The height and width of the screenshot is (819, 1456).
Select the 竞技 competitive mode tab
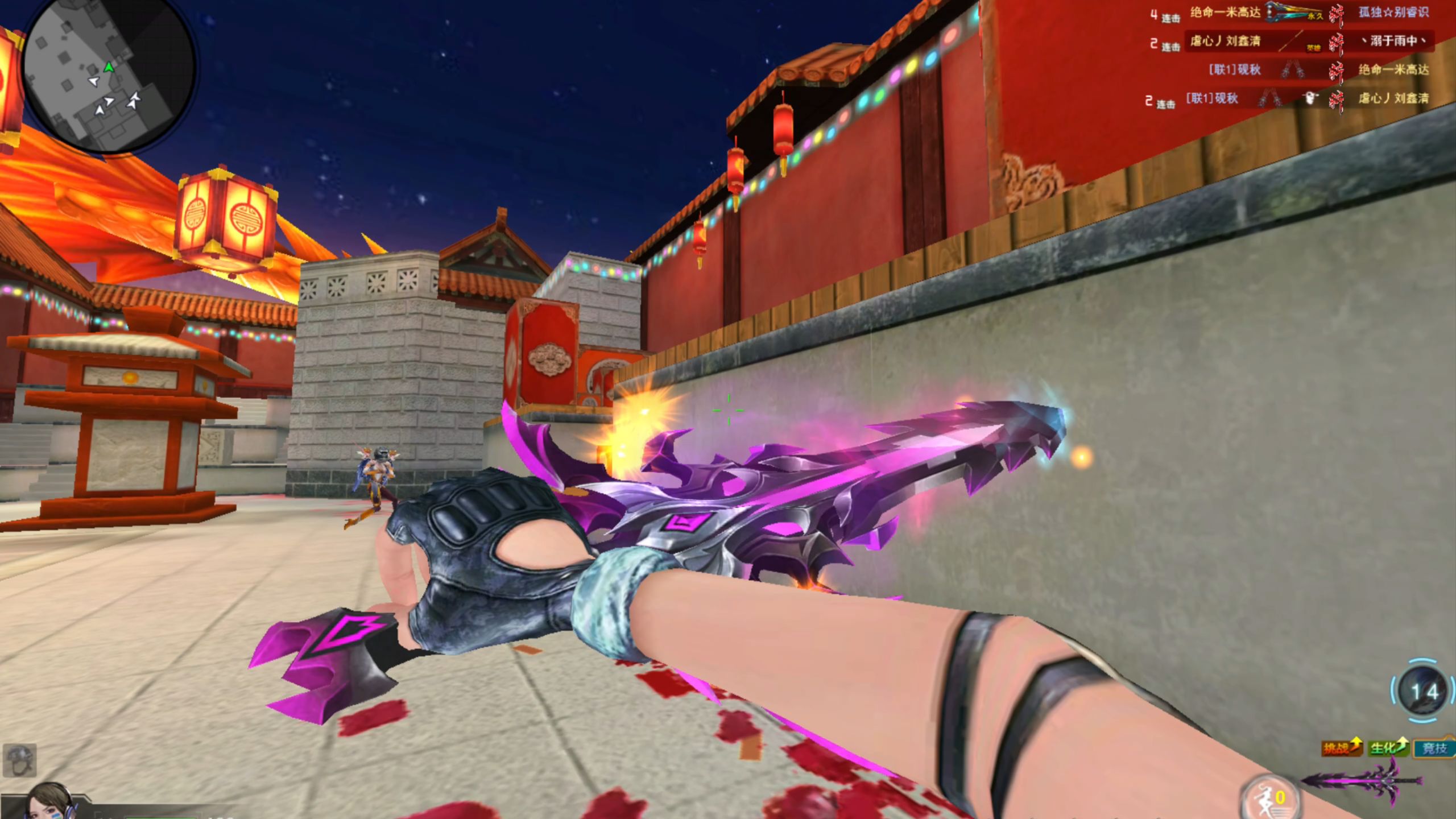point(1434,748)
